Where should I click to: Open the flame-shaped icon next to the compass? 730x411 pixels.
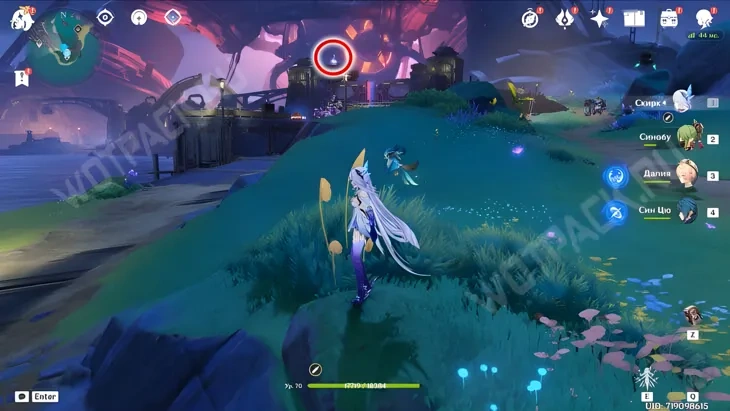coord(565,18)
